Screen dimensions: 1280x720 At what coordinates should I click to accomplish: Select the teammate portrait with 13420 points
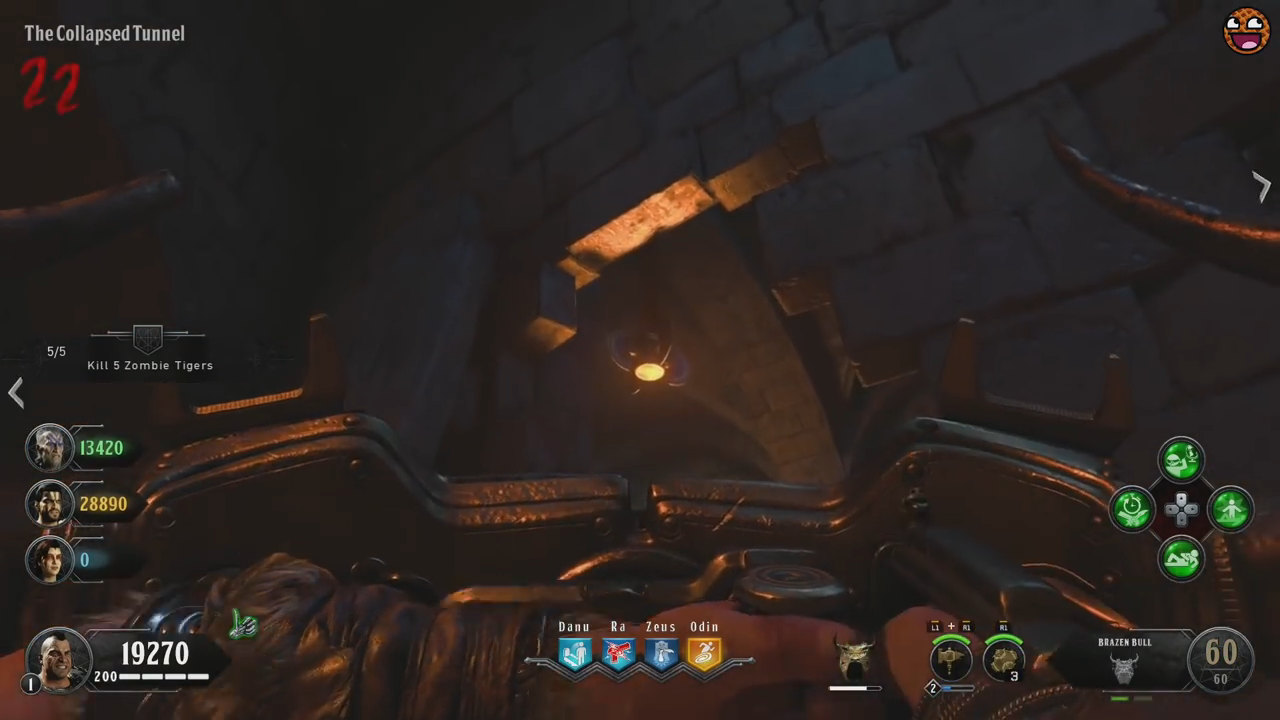pyautogui.click(x=49, y=448)
